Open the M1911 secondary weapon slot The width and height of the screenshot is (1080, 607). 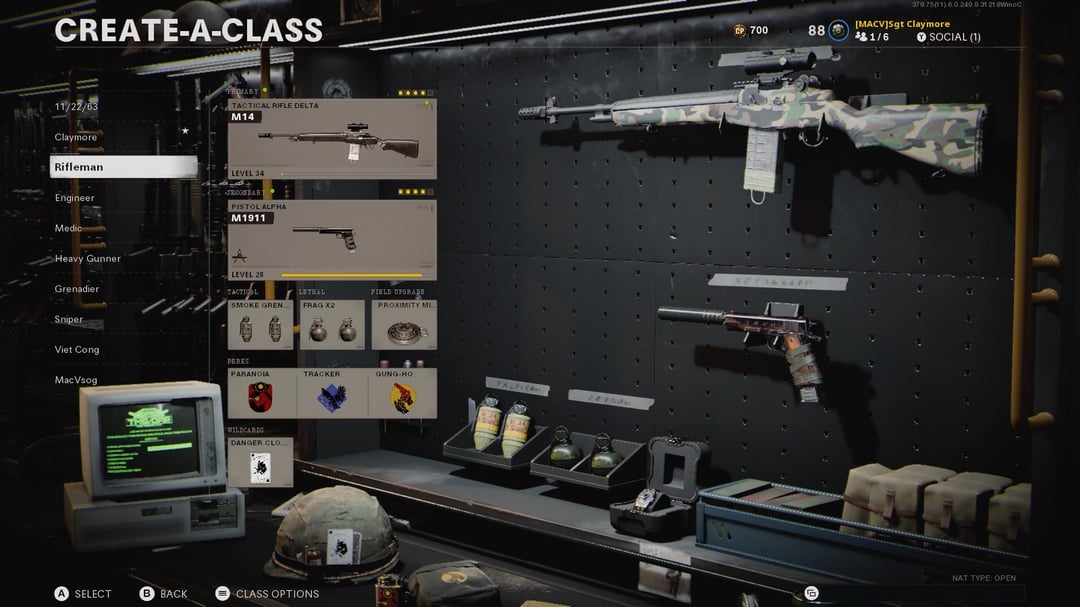coord(332,240)
